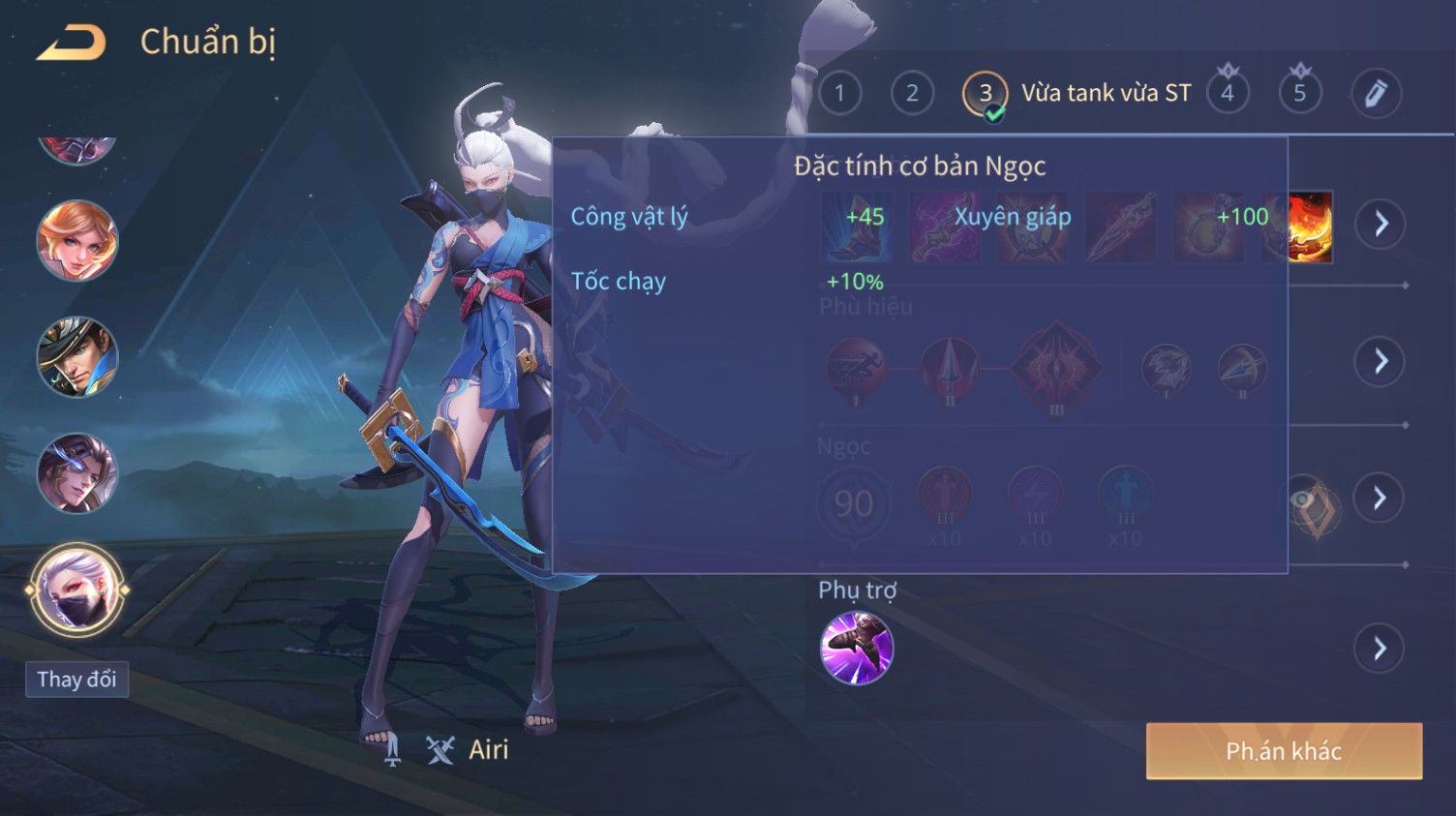Select loadout preset 1
The image size is (1456, 816).
[x=839, y=93]
